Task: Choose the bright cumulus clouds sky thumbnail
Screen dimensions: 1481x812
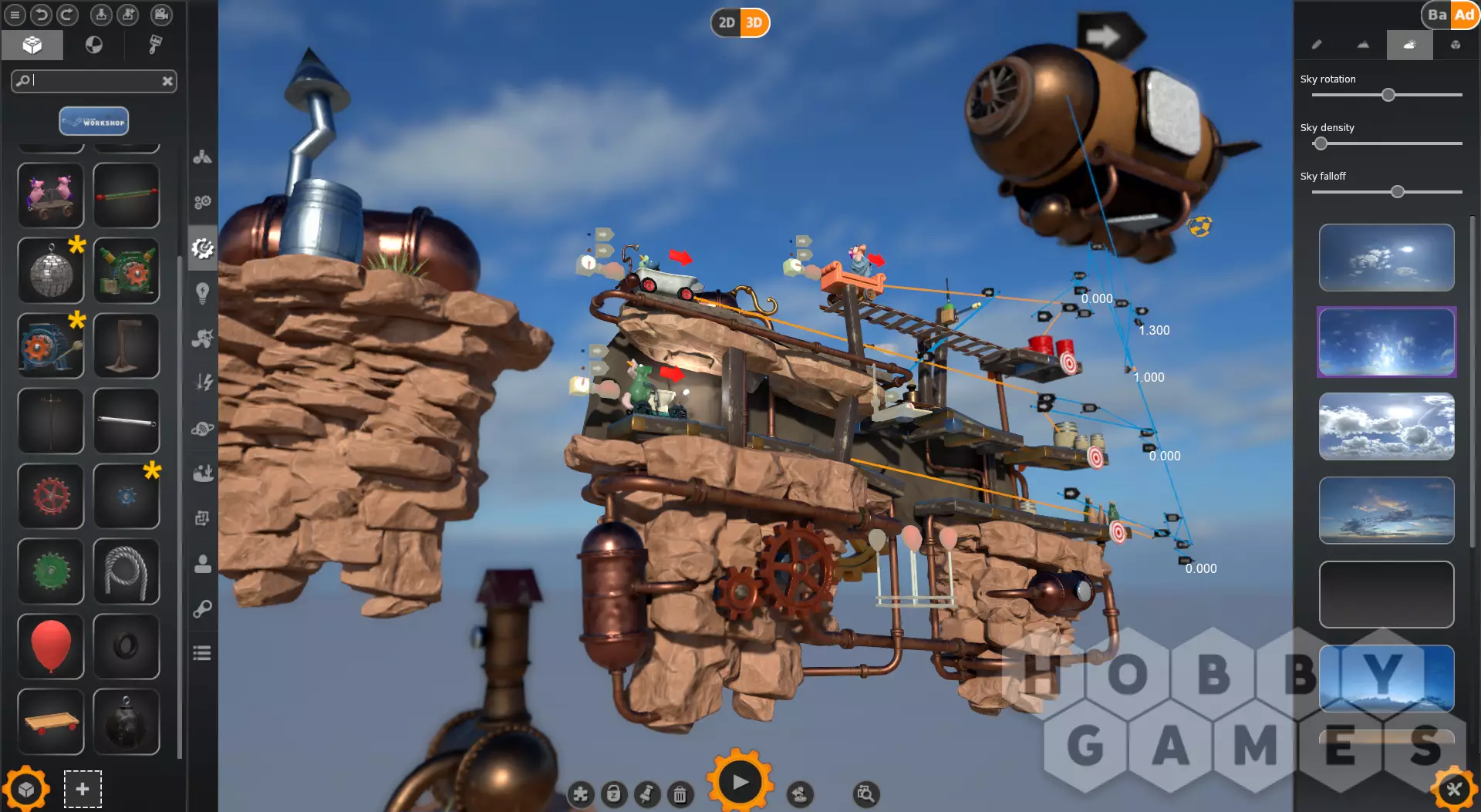Action: pos(1386,426)
